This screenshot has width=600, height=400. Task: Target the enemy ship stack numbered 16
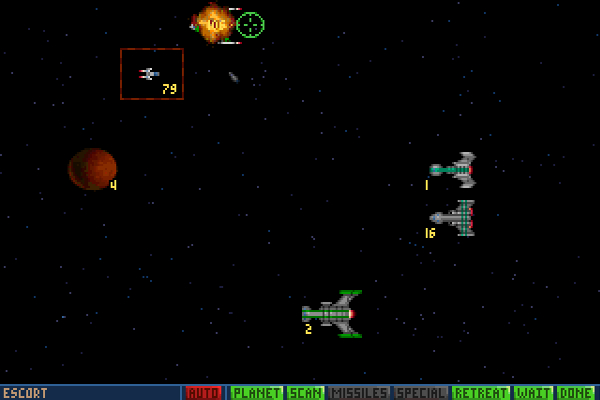click(454, 217)
